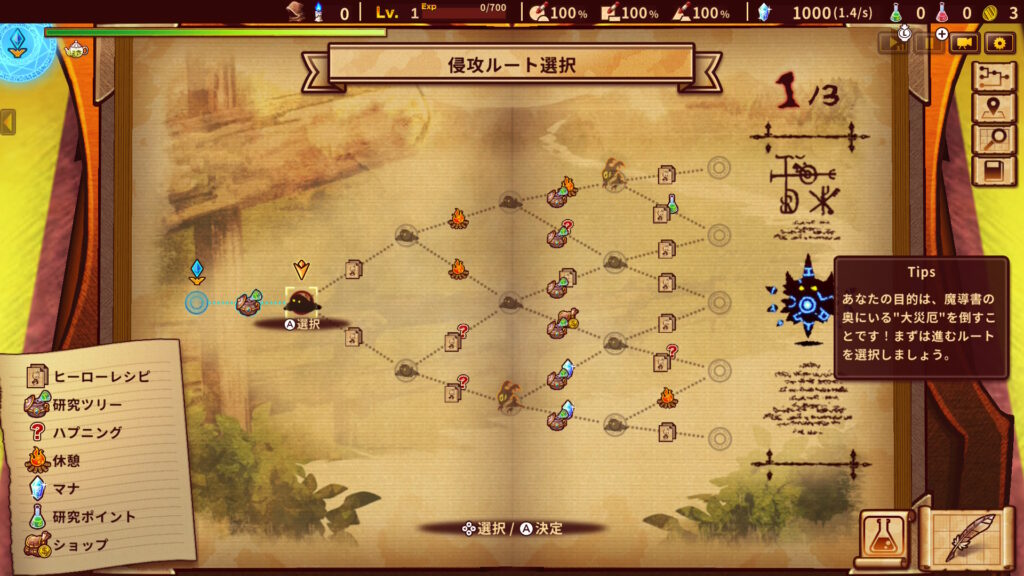This screenshot has height=576, width=1024.
Task: Select the start node with the blue ring
Action: tap(197, 301)
